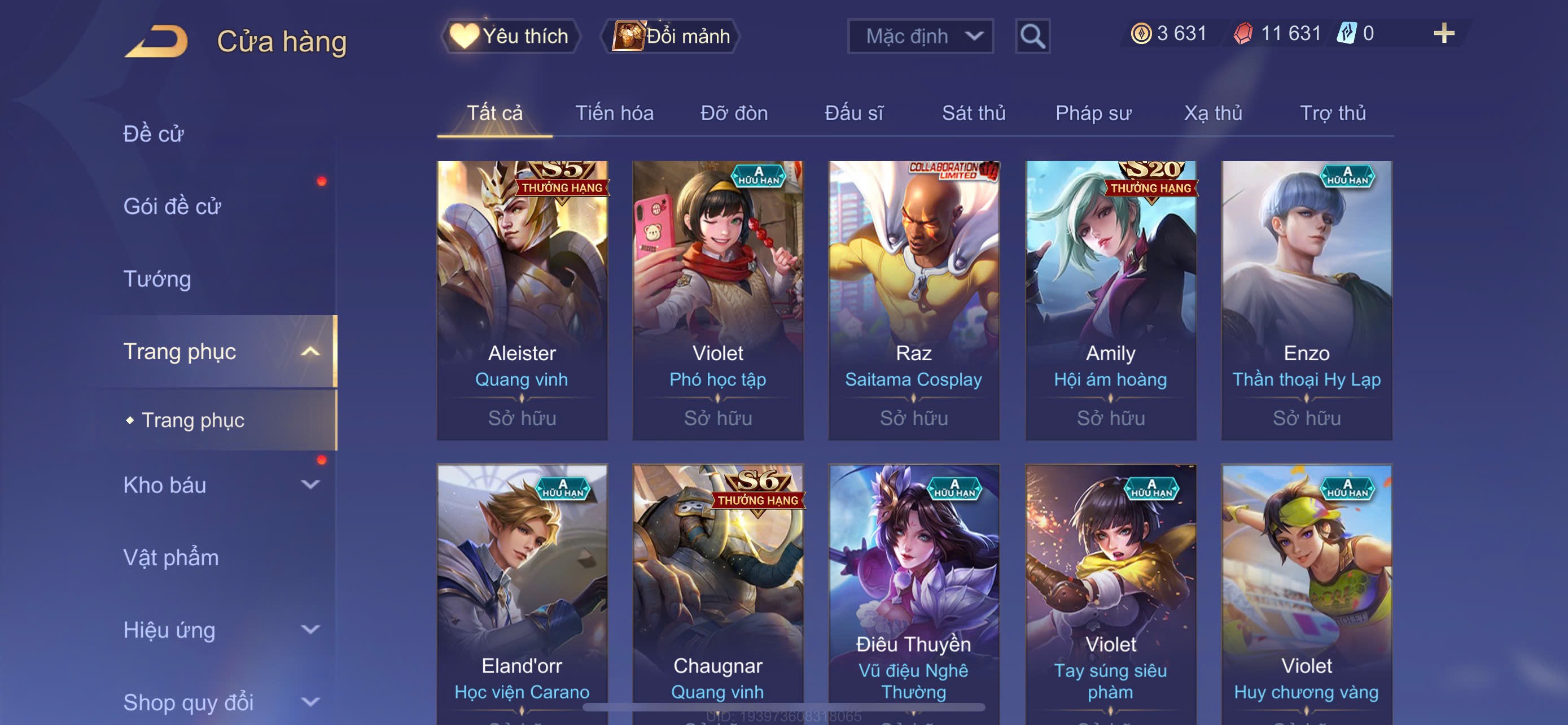View Amily Hội ám hoàng skin card

coord(1110,300)
